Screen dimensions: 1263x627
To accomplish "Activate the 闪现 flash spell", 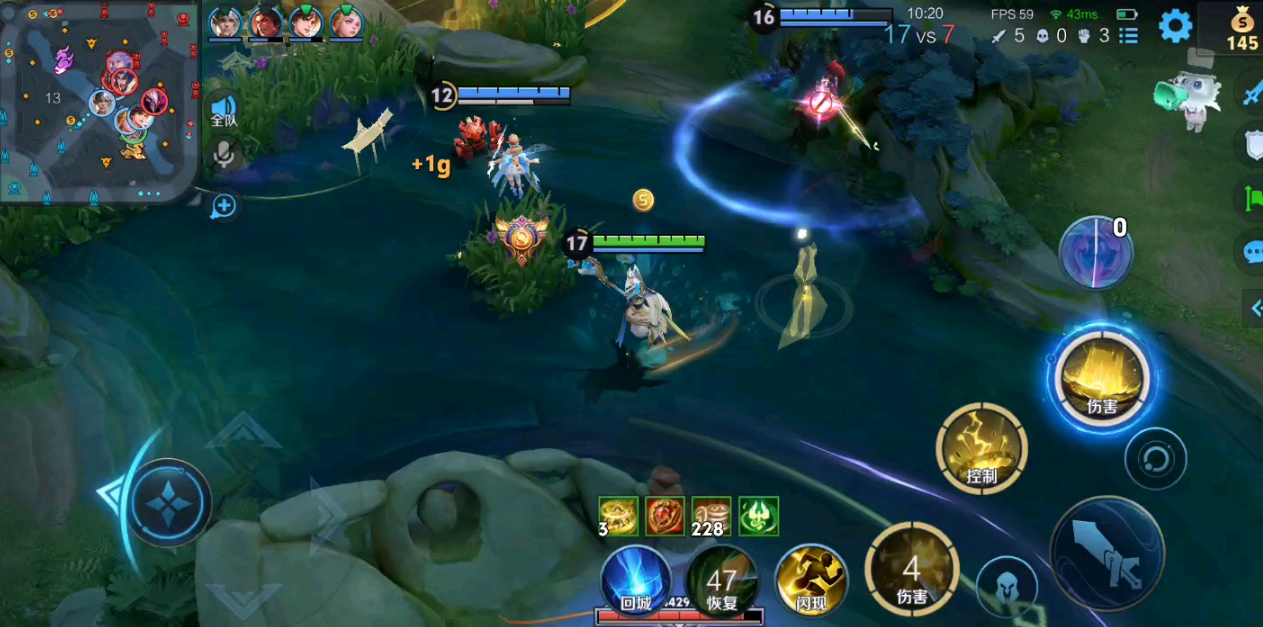I will [x=810, y=580].
